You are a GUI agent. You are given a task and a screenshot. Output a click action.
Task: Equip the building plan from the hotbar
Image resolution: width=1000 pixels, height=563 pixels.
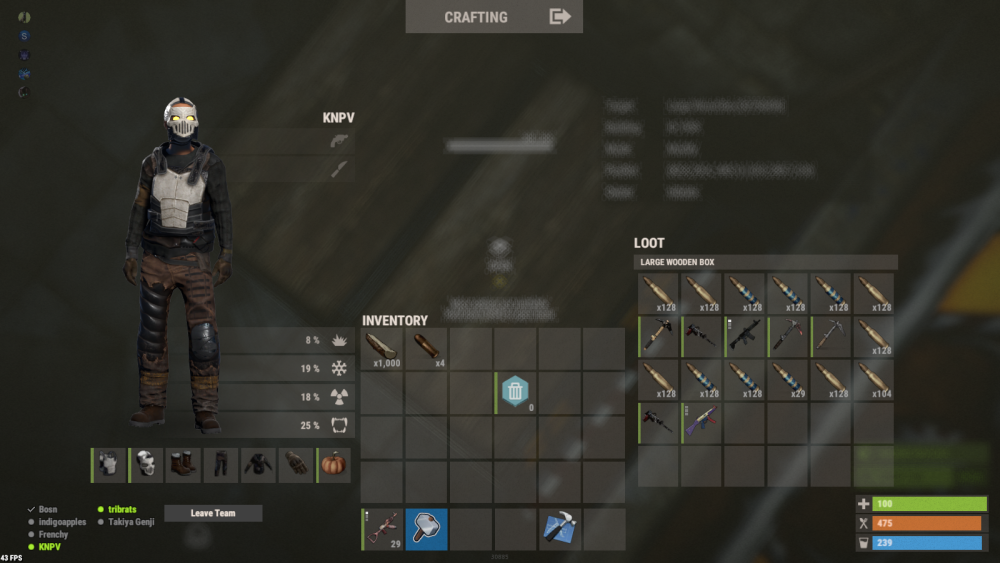click(559, 529)
